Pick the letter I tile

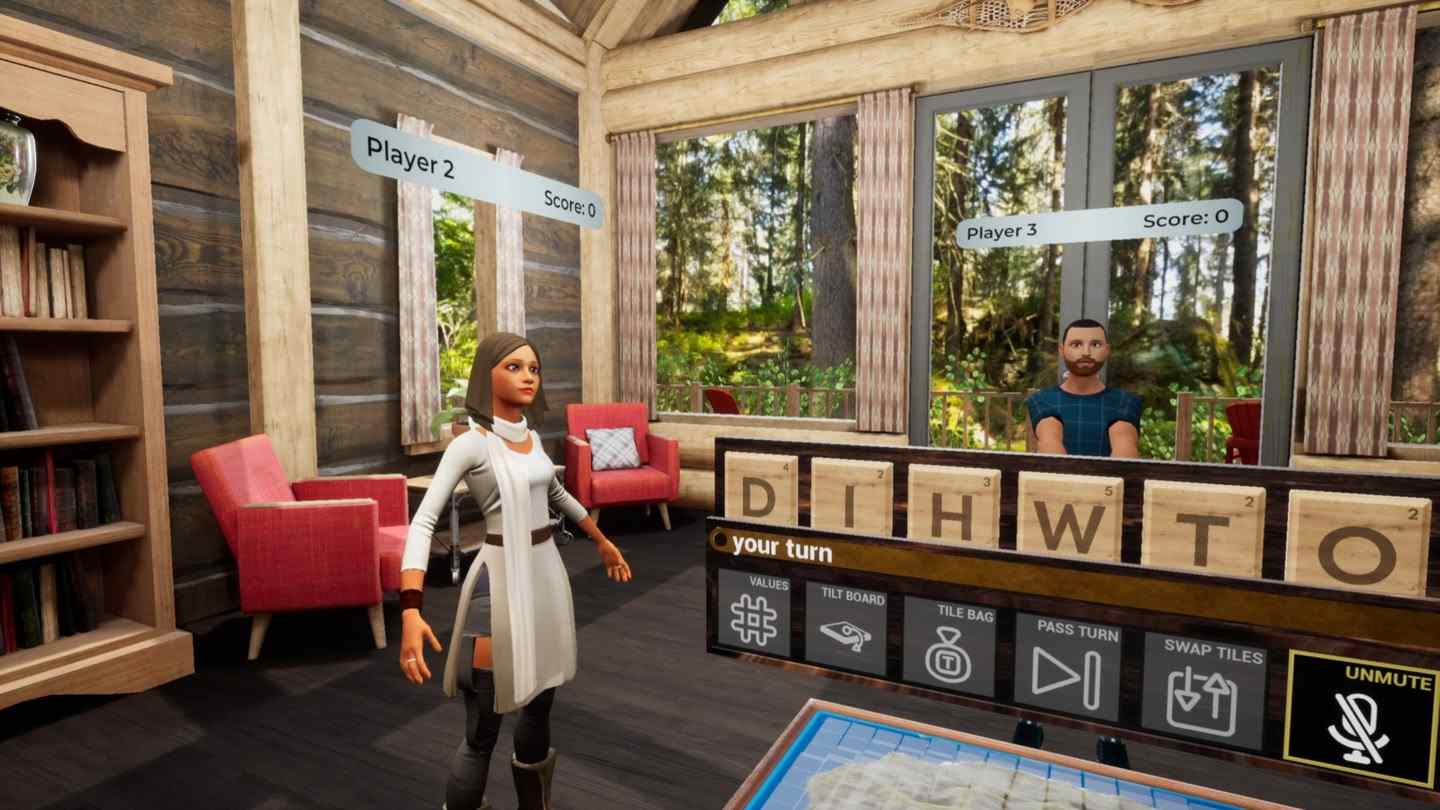click(851, 498)
